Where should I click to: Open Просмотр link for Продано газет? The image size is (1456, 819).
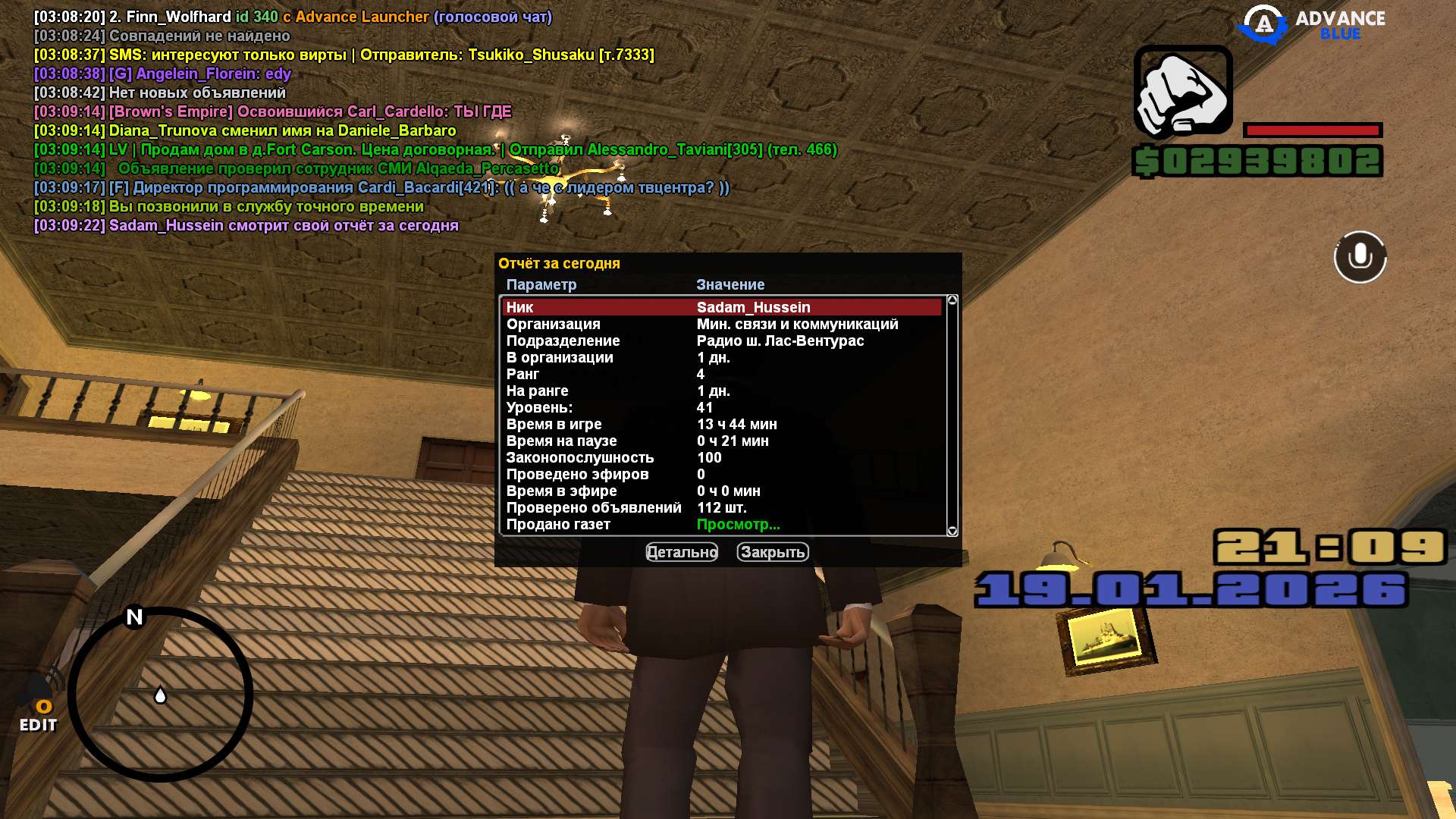point(738,524)
